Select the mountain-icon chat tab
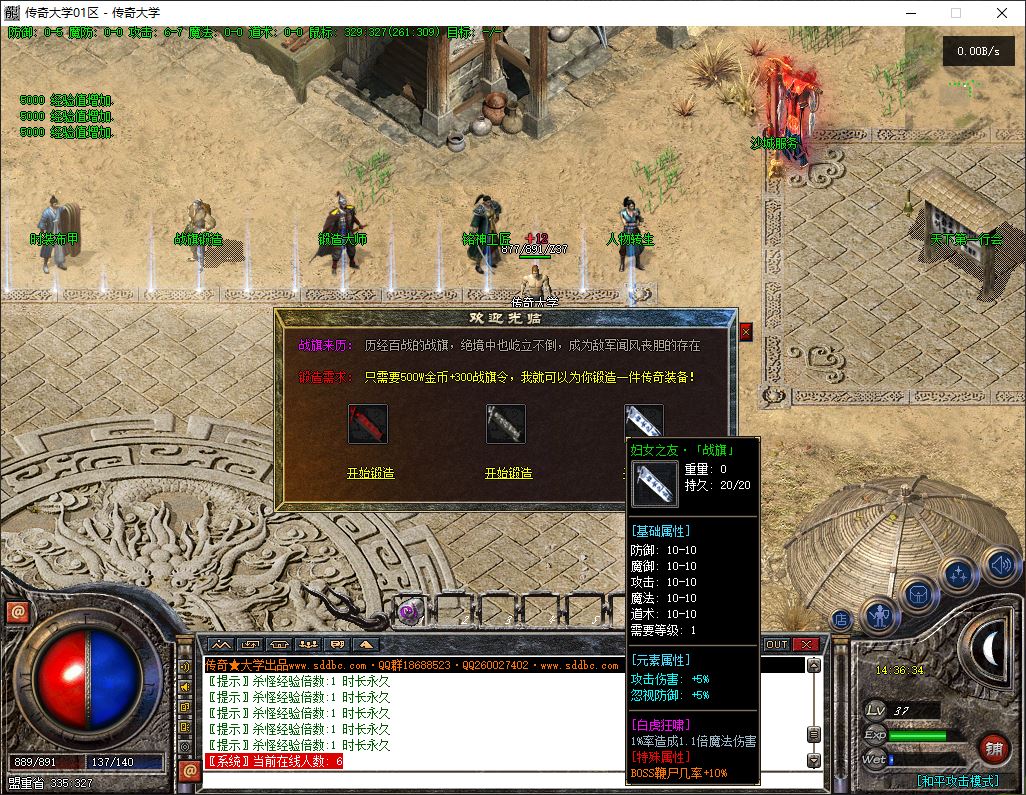 click(220, 645)
